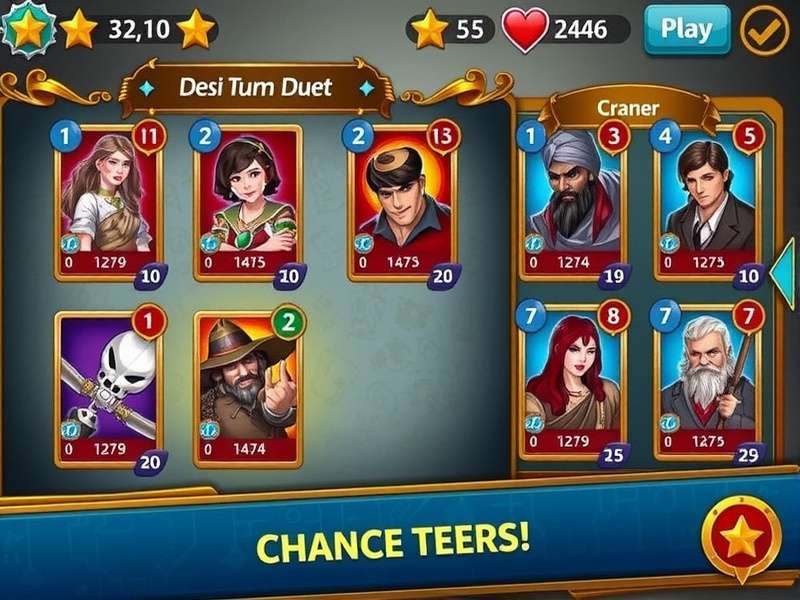Click the teal arrow beside Craner panel
The width and height of the screenshot is (800, 600).
coord(785,265)
